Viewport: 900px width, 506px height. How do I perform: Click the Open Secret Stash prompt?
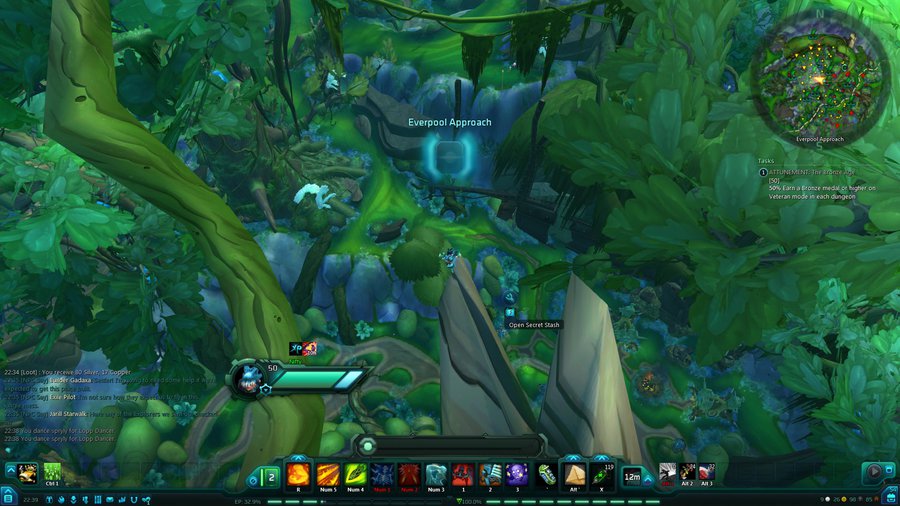point(535,324)
